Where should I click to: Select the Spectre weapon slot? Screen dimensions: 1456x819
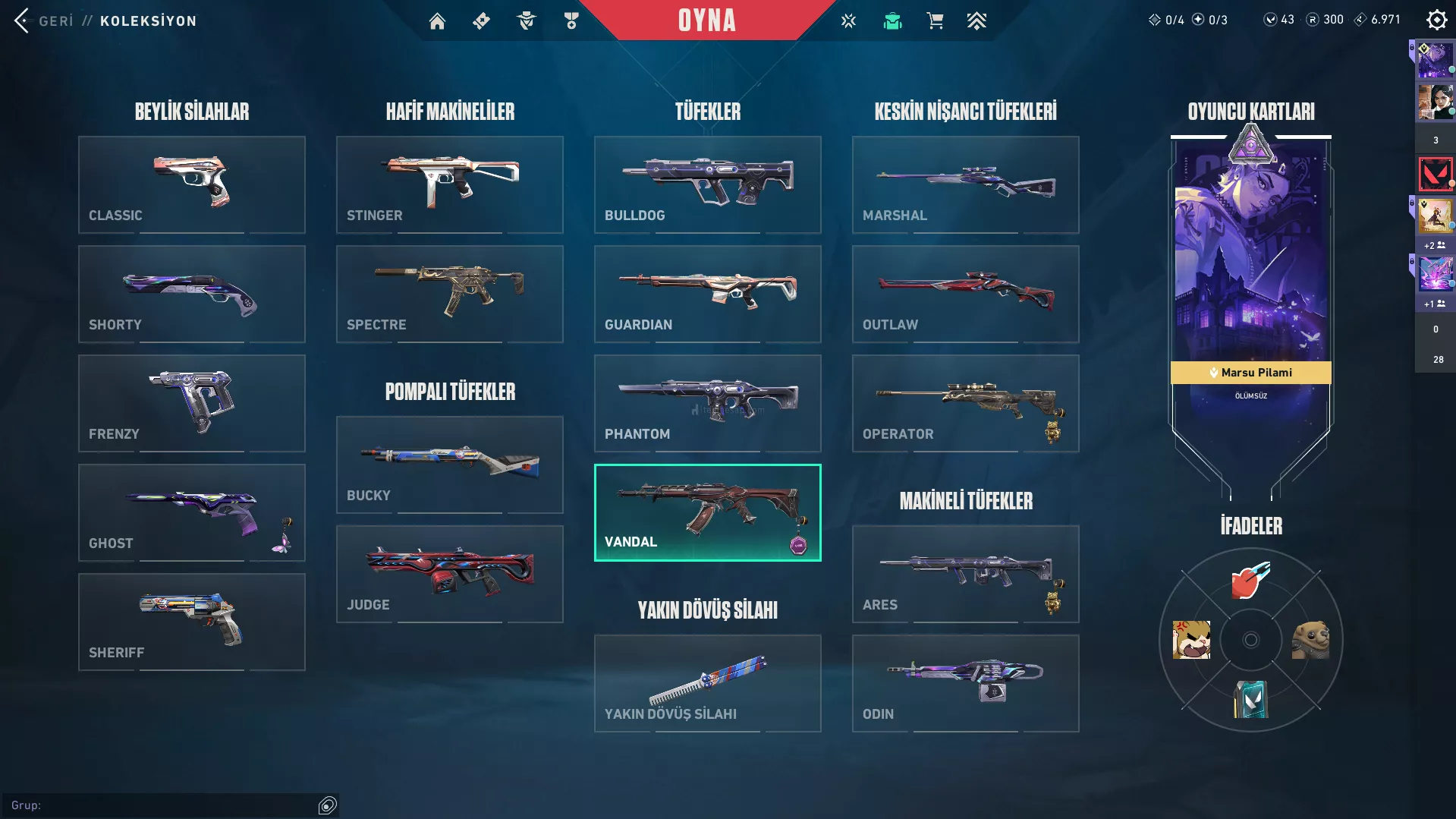pos(449,294)
